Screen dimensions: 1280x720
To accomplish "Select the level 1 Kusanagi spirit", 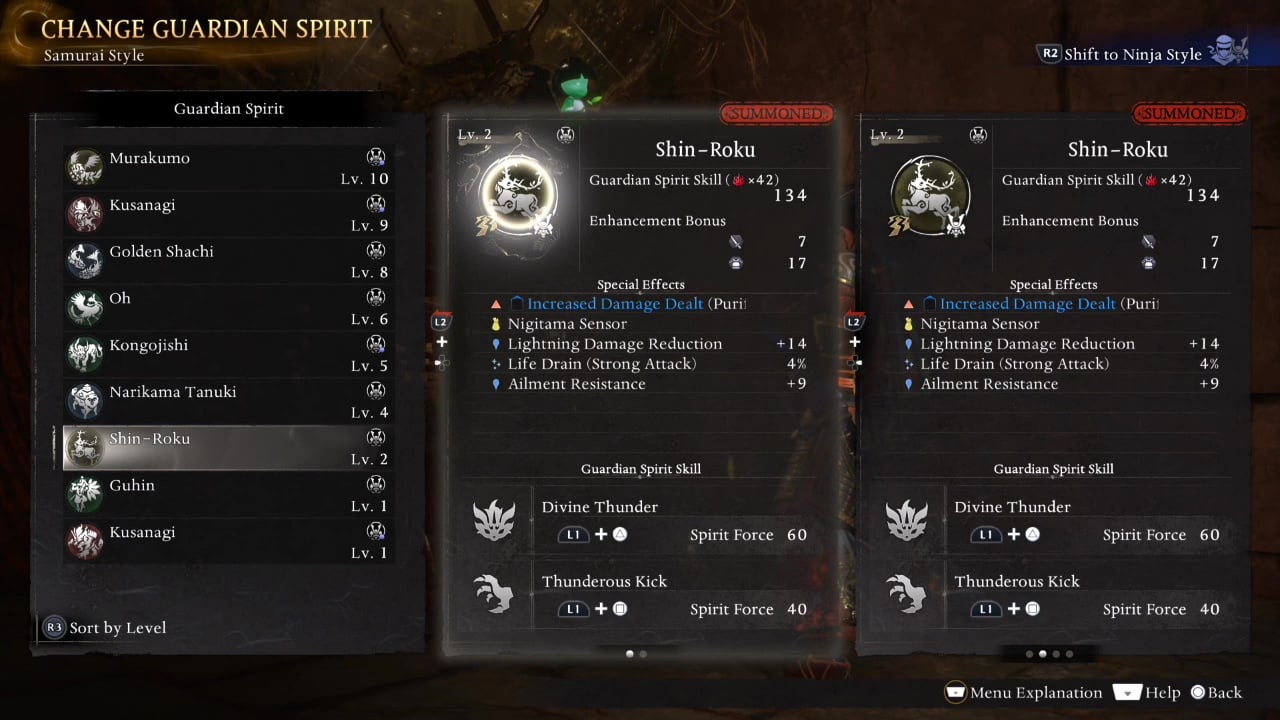I will 228,542.
